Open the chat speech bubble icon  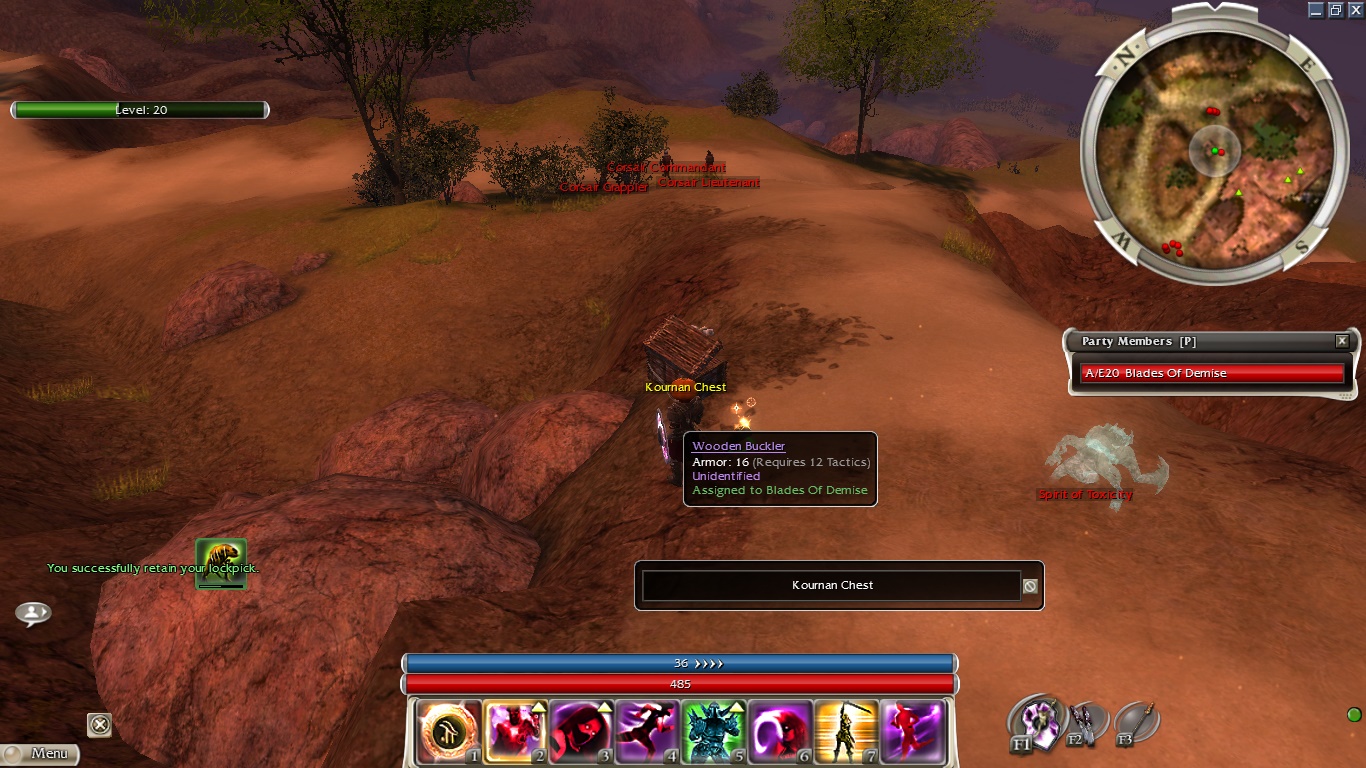[33, 613]
